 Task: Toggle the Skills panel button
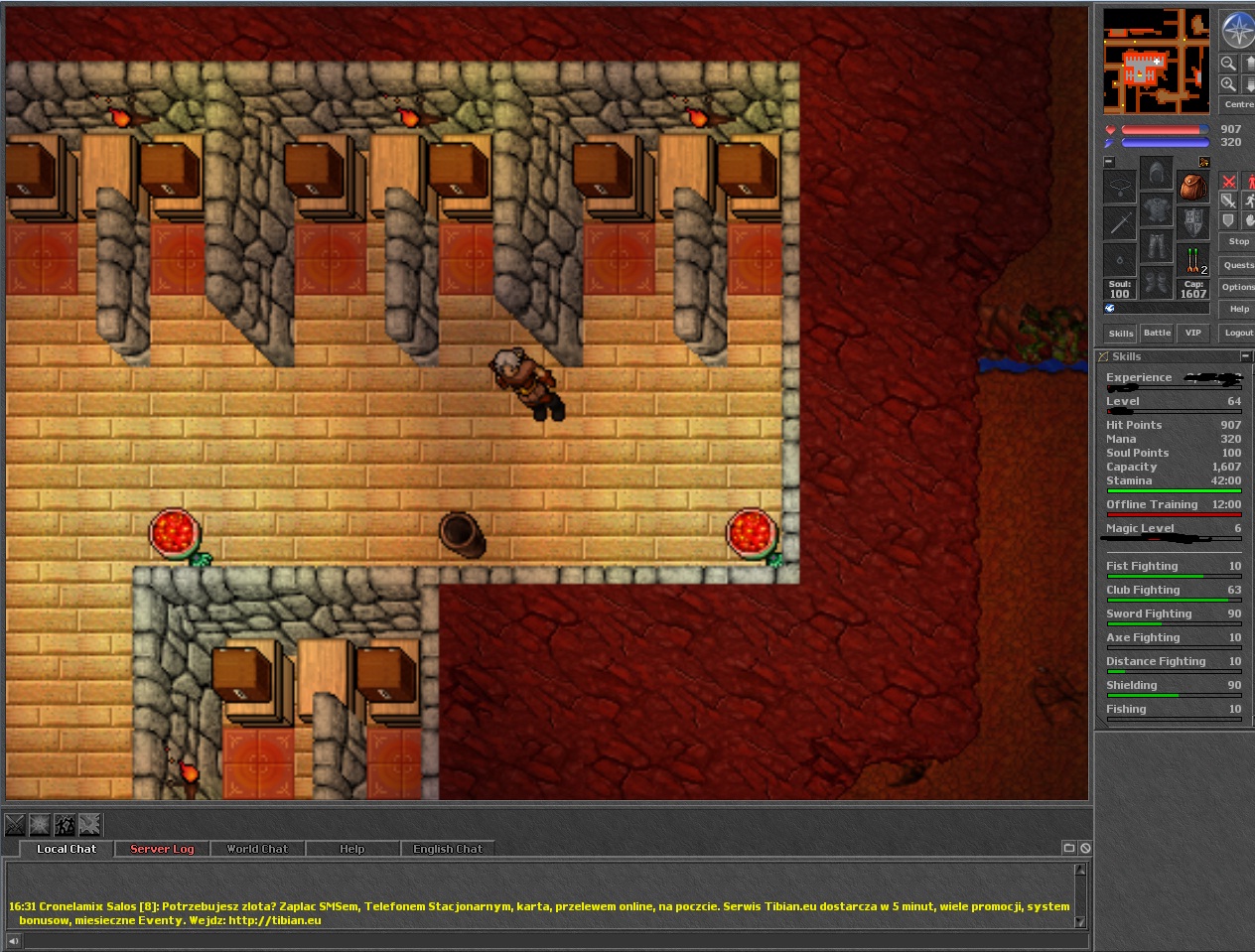[1121, 334]
